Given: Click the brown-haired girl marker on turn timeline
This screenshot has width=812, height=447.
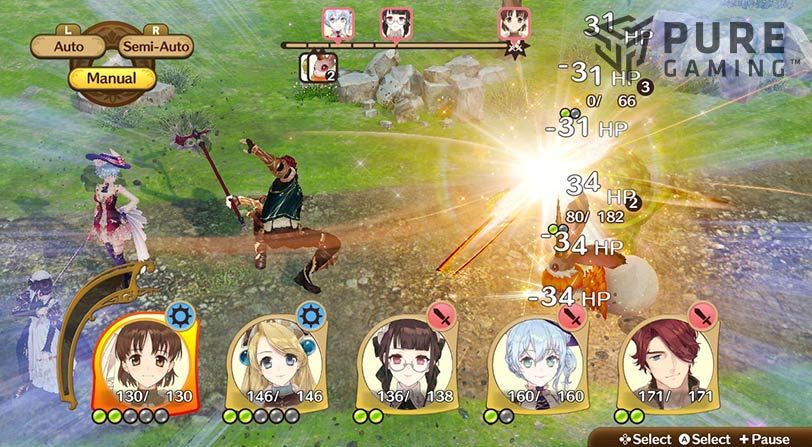Looking at the screenshot, I should (x=515, y=23).
